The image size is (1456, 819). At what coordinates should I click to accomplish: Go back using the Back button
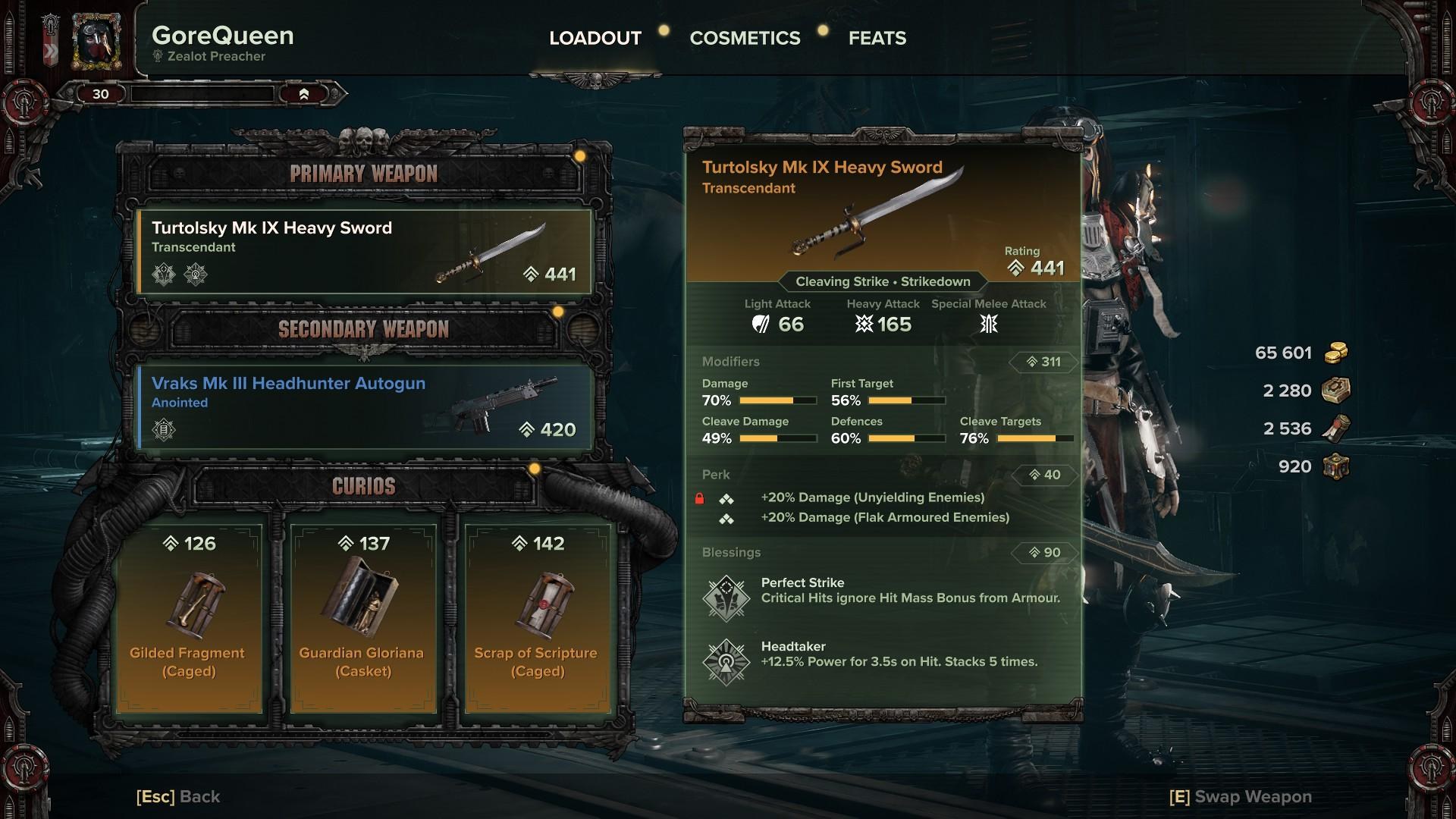(x=178, y=796)
